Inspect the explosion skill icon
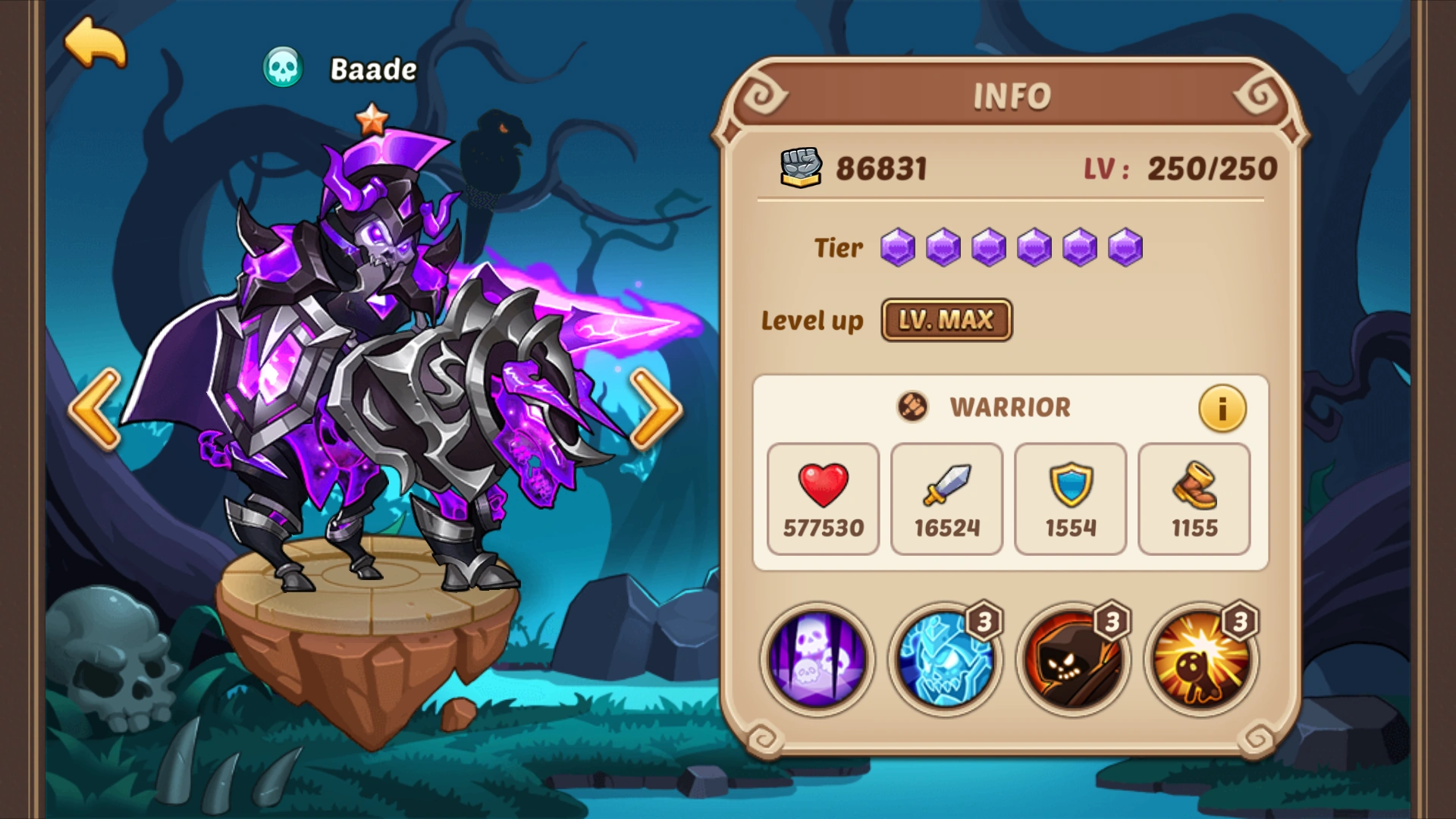1456x819 pixels. pos(1195,660)
